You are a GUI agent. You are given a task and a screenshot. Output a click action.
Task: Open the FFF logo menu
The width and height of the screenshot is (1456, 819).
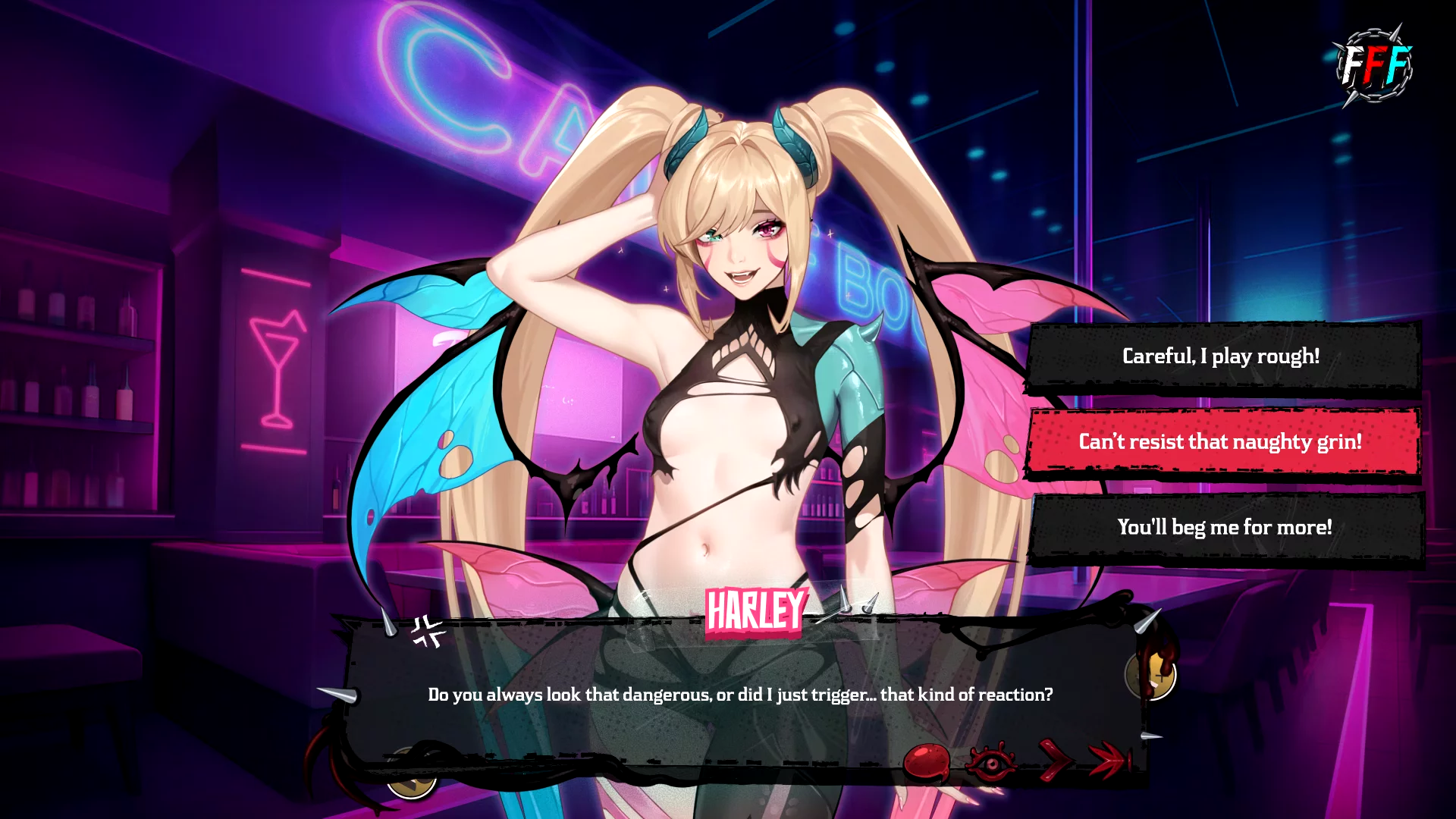(x=1374, y=65)
